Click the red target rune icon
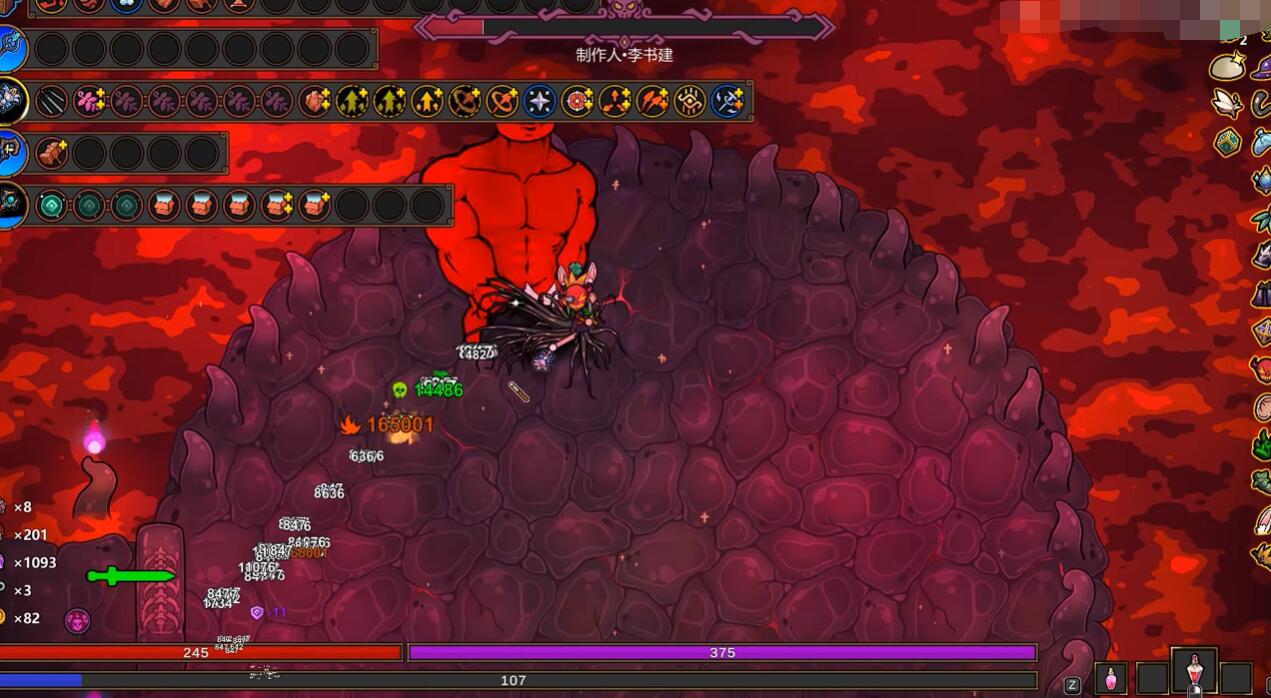Viewport: 1271px width, 698px height. coord(577,101)
